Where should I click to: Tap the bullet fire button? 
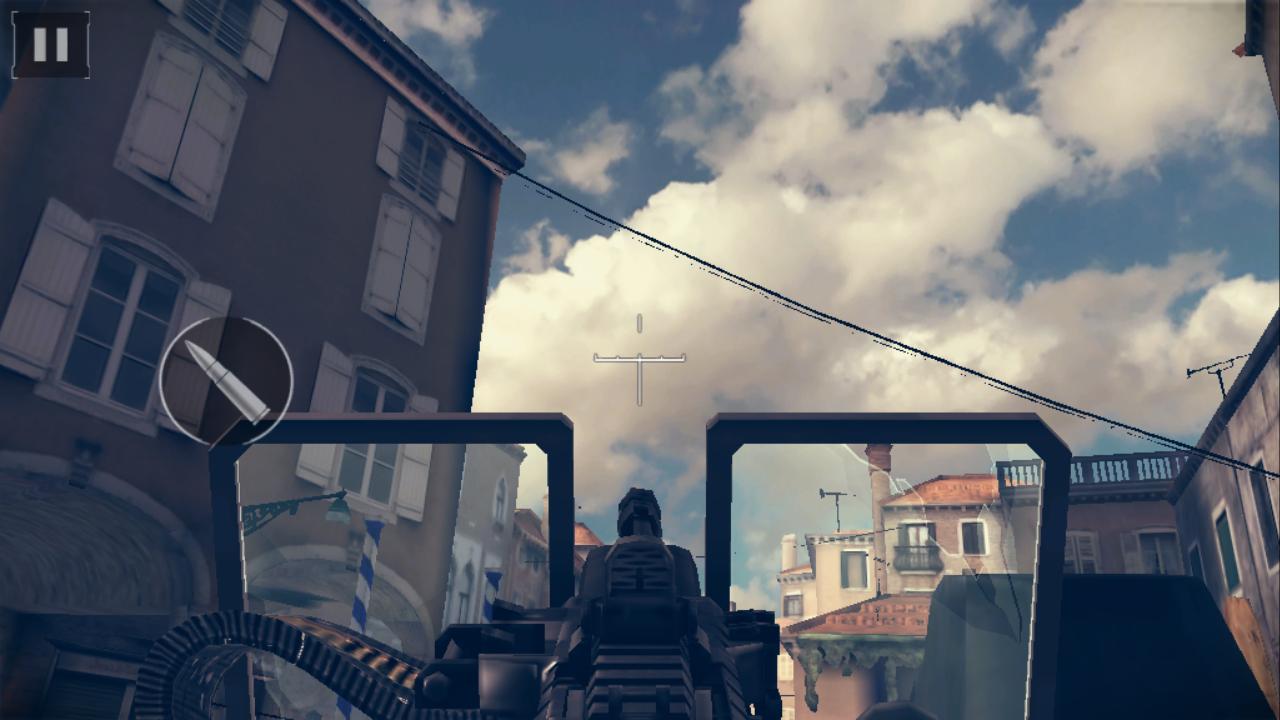coord(226,381)
